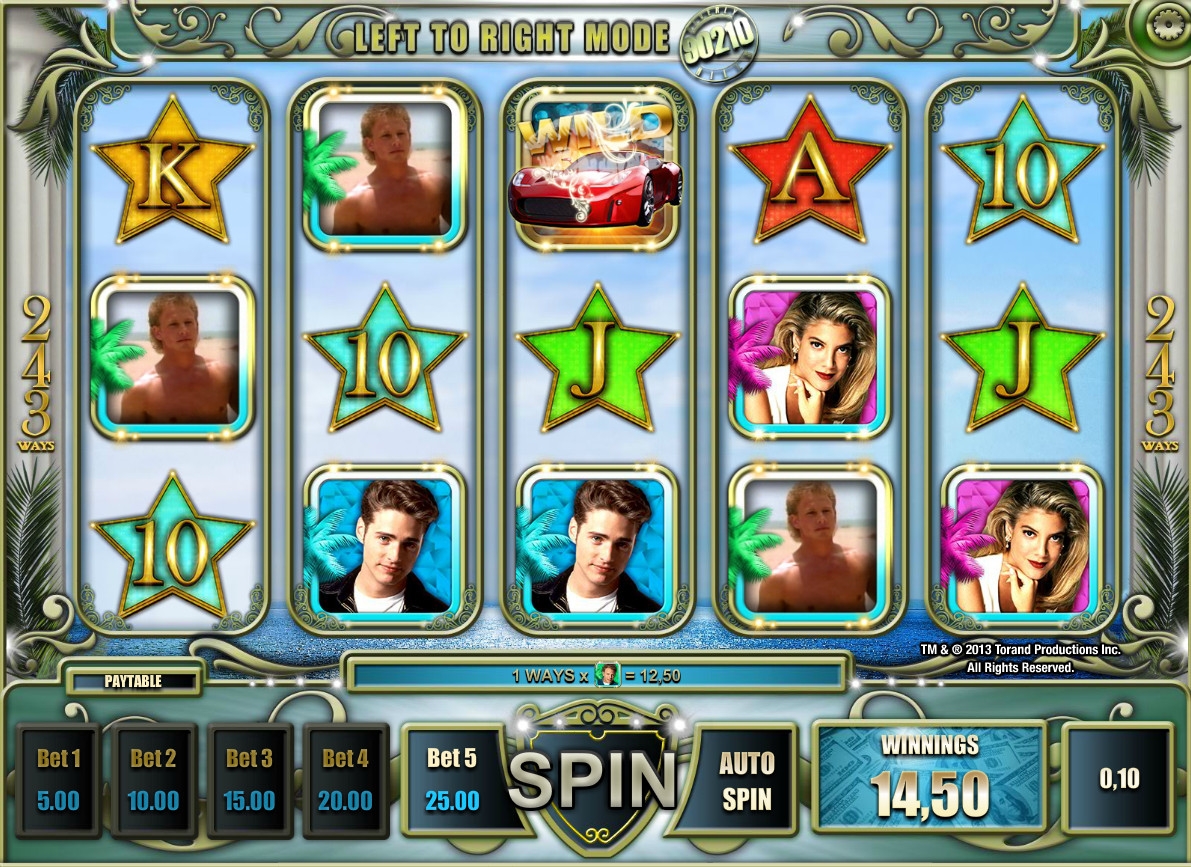Change the 0,10 coin value
1191x867 pixels.
(x=1118, y=779)
